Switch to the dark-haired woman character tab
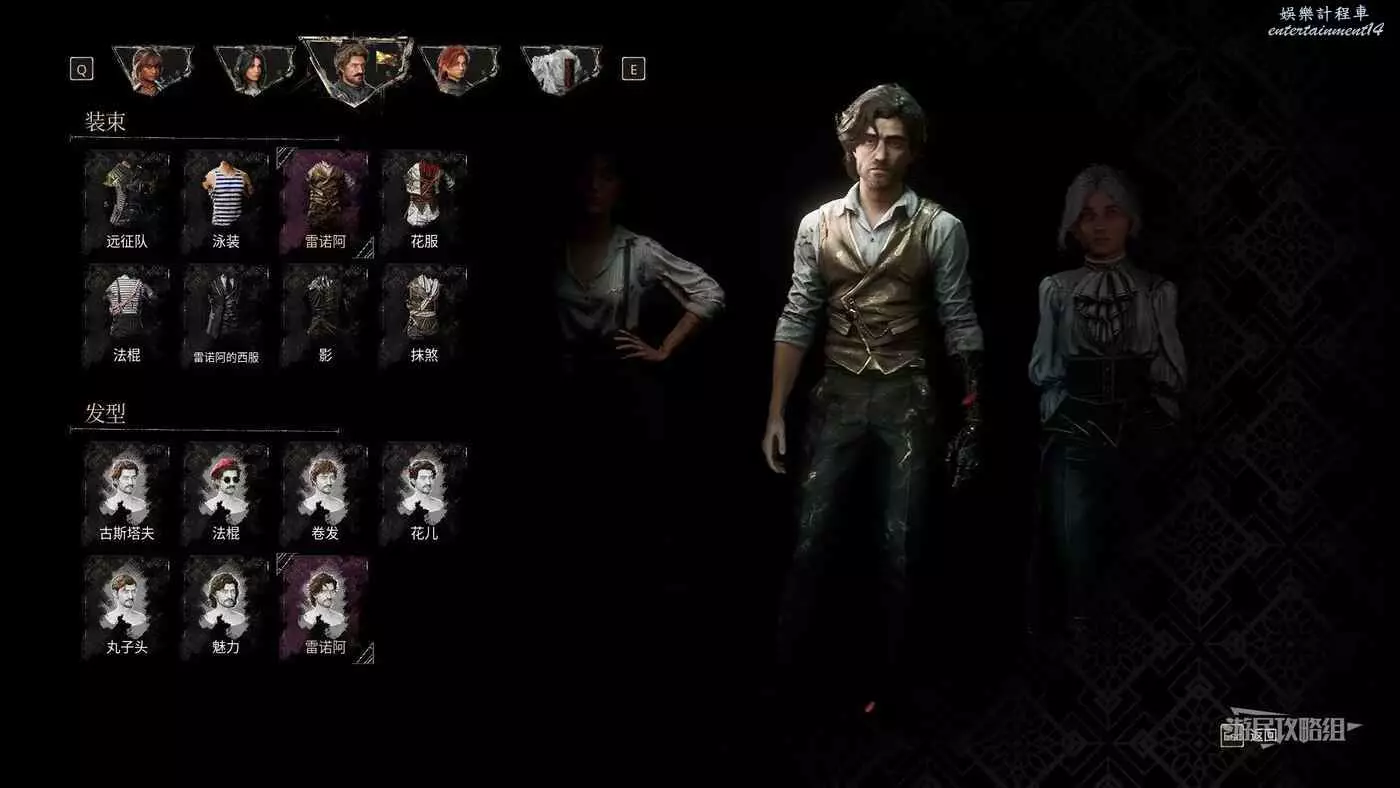Screen dimensions: 1400x788 point(254,69)
